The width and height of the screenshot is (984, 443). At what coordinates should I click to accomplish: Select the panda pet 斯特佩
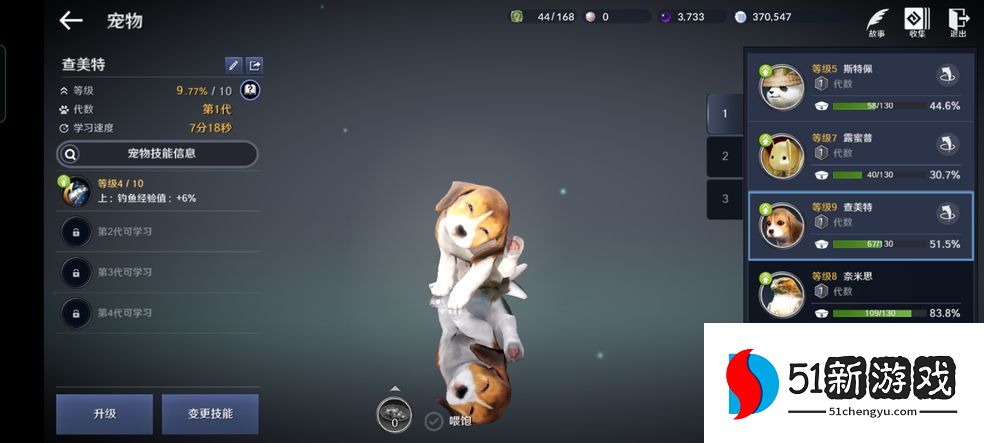point(782,87)
